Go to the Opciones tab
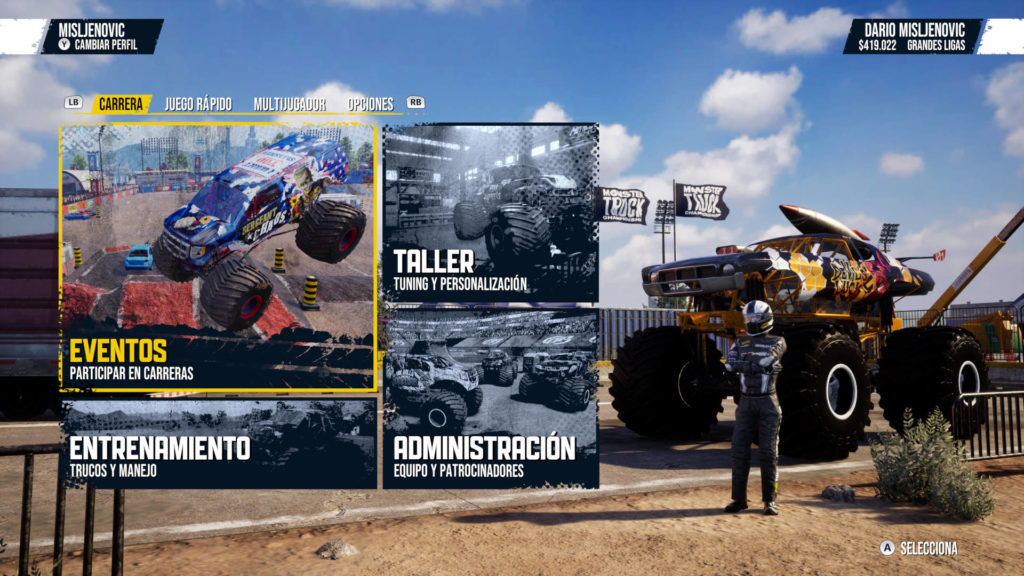1024x576 pixels. 370,104
